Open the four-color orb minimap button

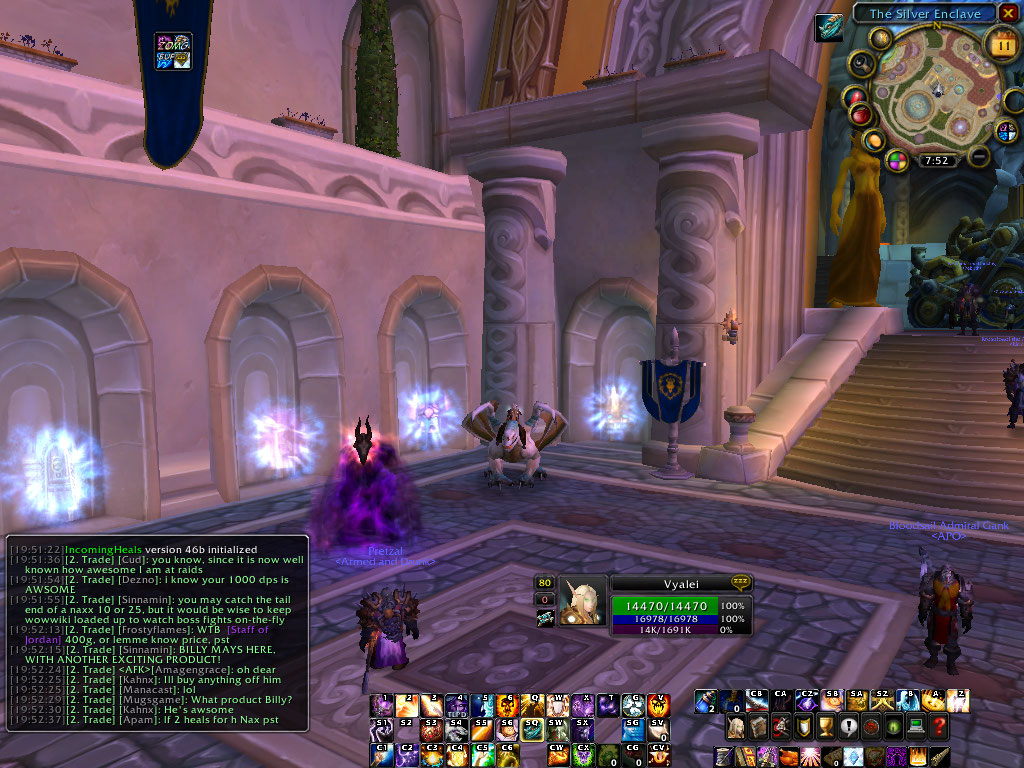click(x=897, y=160)
